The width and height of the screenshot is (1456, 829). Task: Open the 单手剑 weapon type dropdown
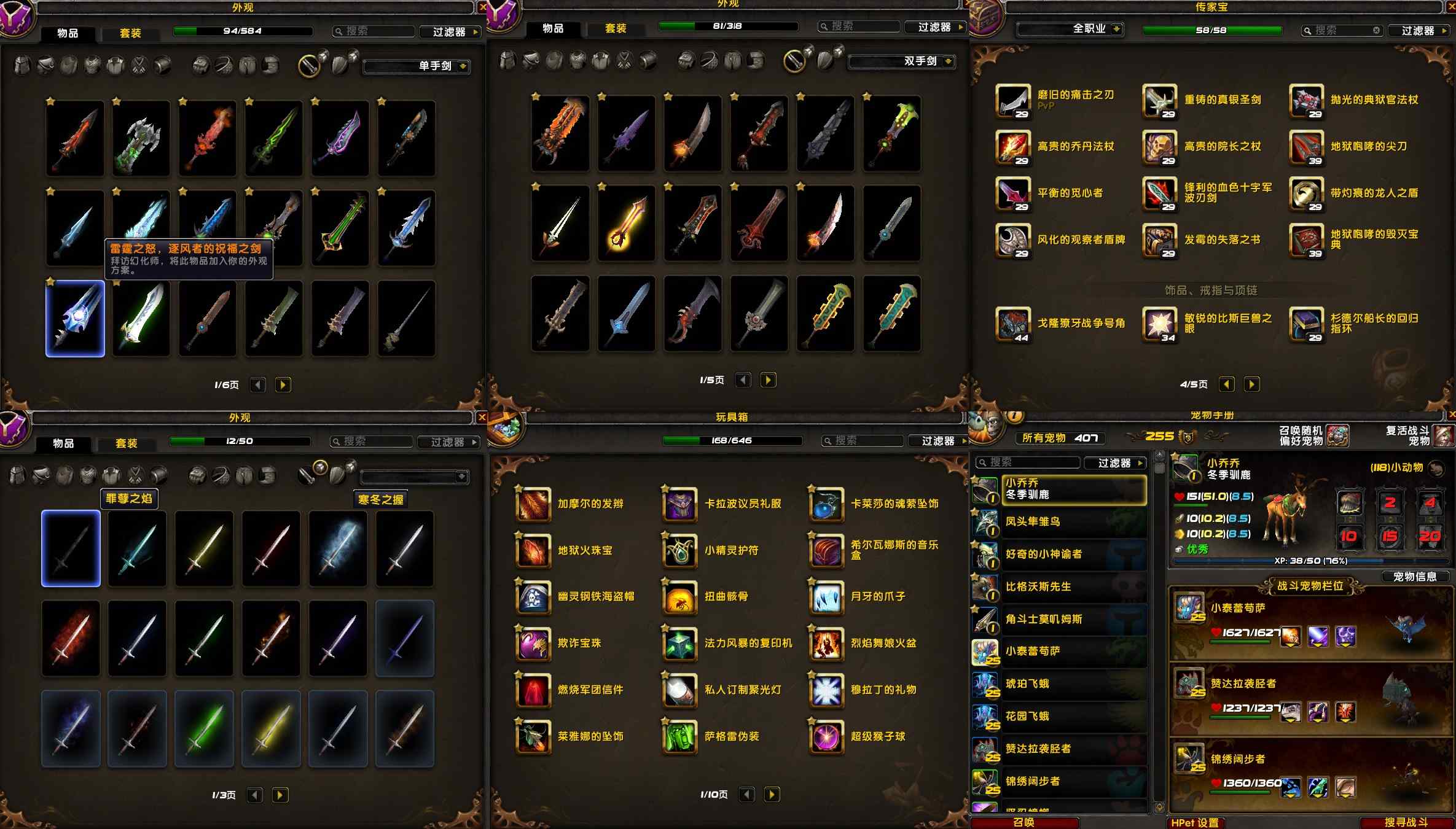[417, 66]
